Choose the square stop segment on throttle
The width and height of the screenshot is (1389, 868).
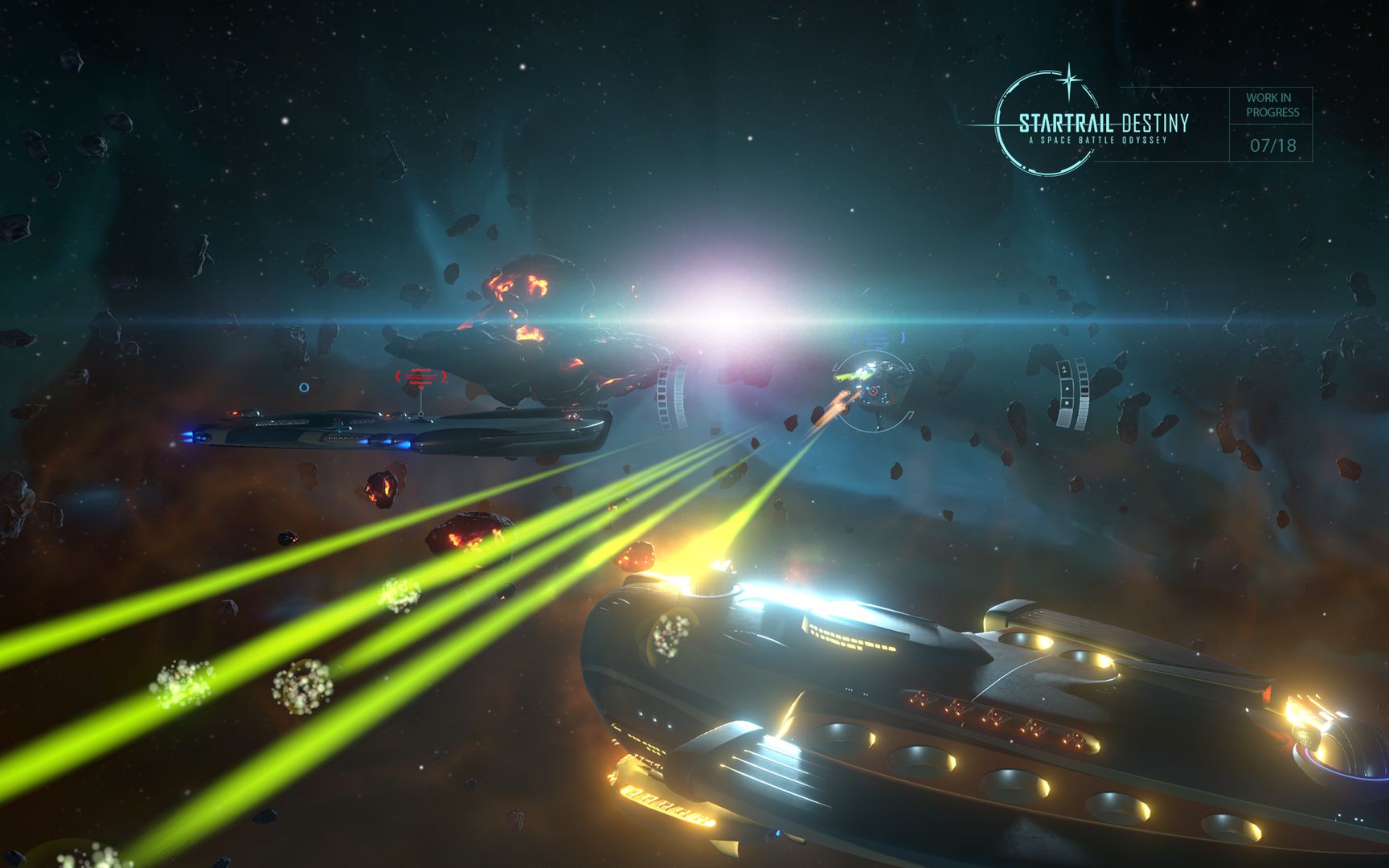tap(1067, 403)
